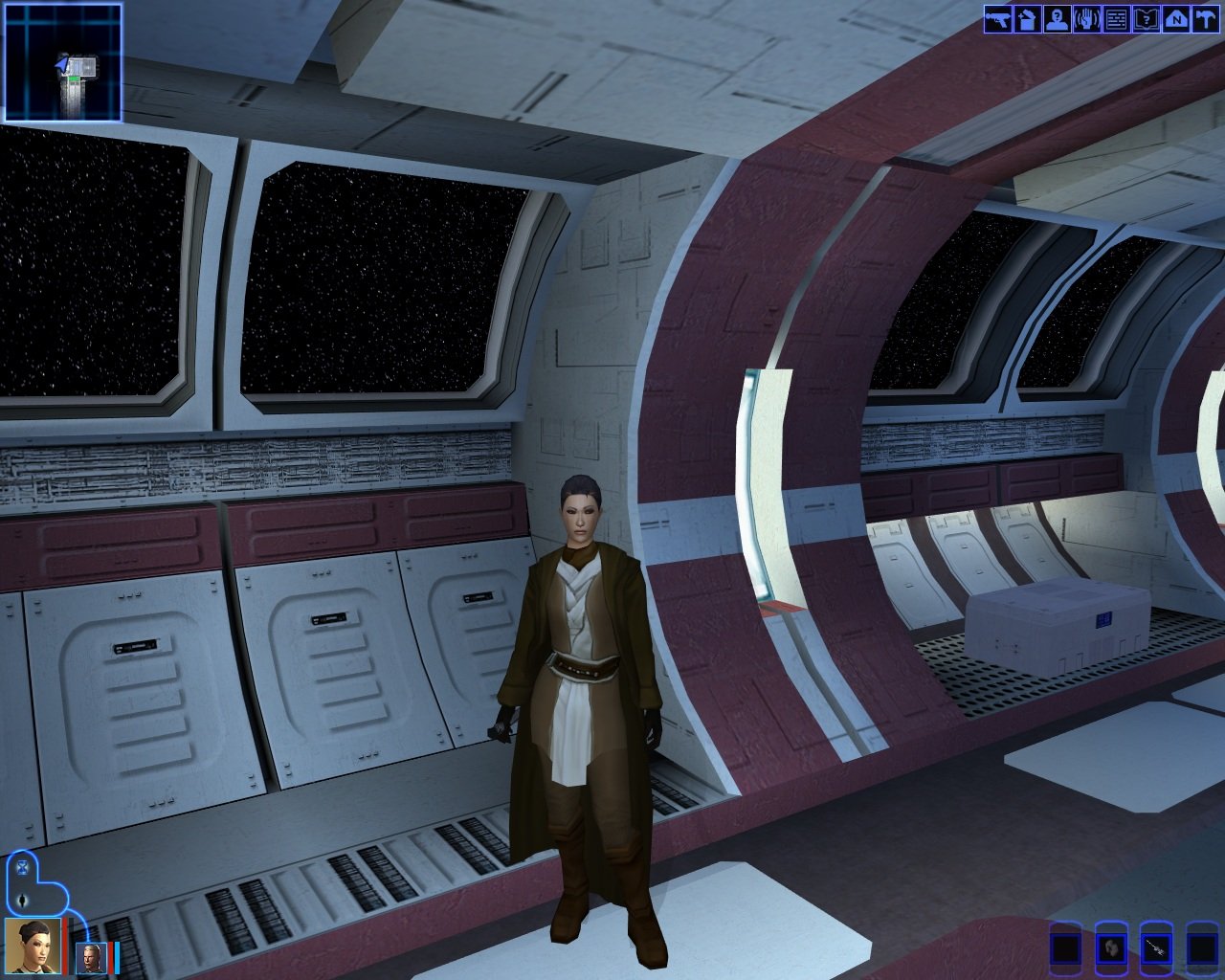Image resolution: width=1225 pixels, height=980 pixels.
Task: Open the Equip screen with the blaster icon
Action: click(x=998, y=19)
